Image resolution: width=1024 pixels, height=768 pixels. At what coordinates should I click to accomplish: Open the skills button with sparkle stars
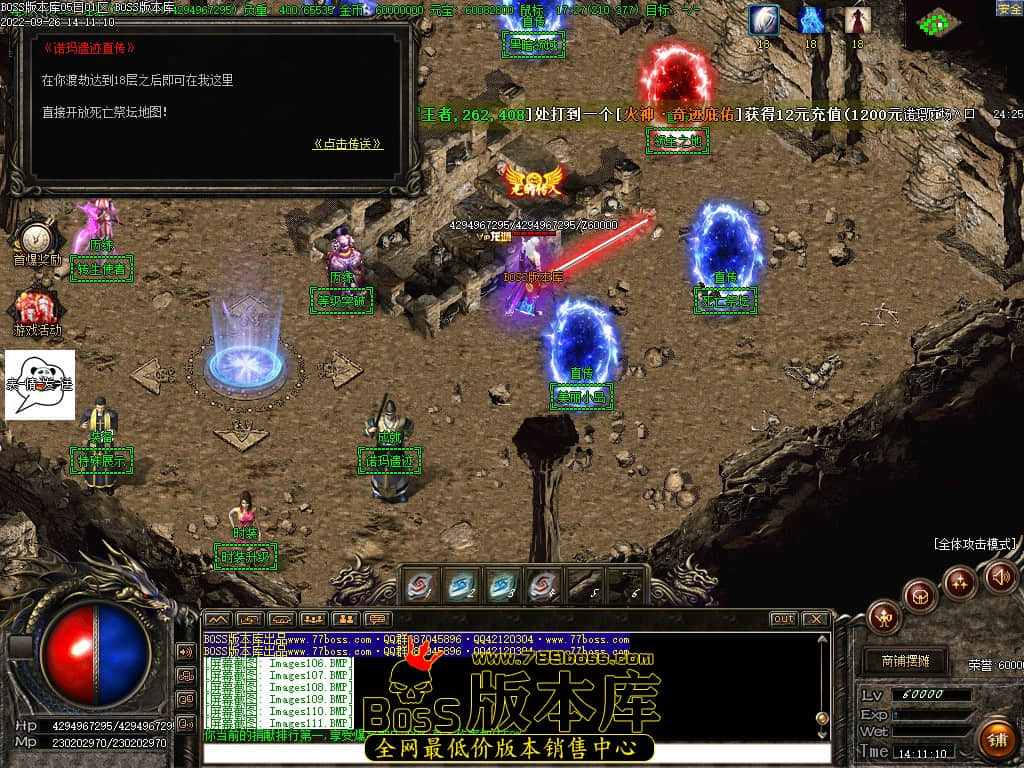tap(960, 581)
